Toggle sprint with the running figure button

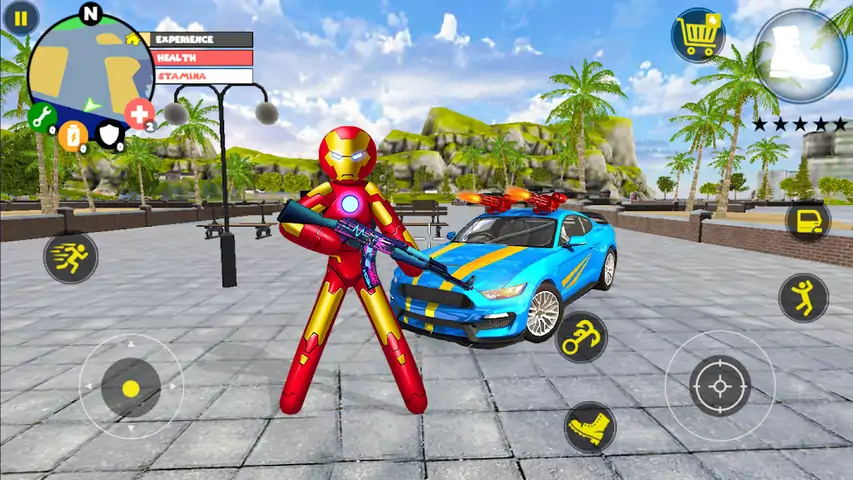coord(70,257)
